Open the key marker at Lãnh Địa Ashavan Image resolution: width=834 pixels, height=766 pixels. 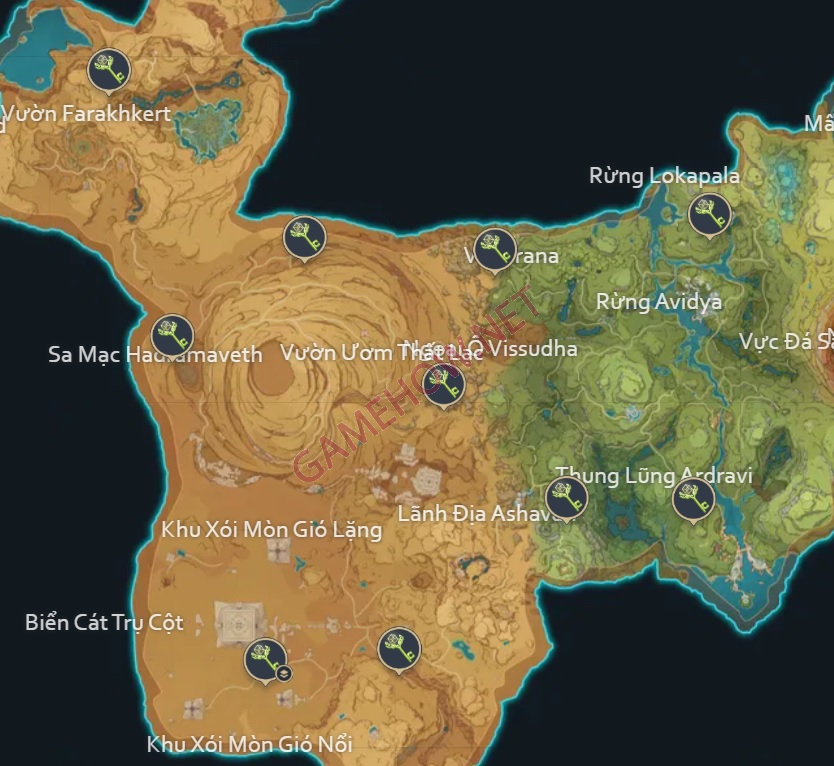[566, 497]
